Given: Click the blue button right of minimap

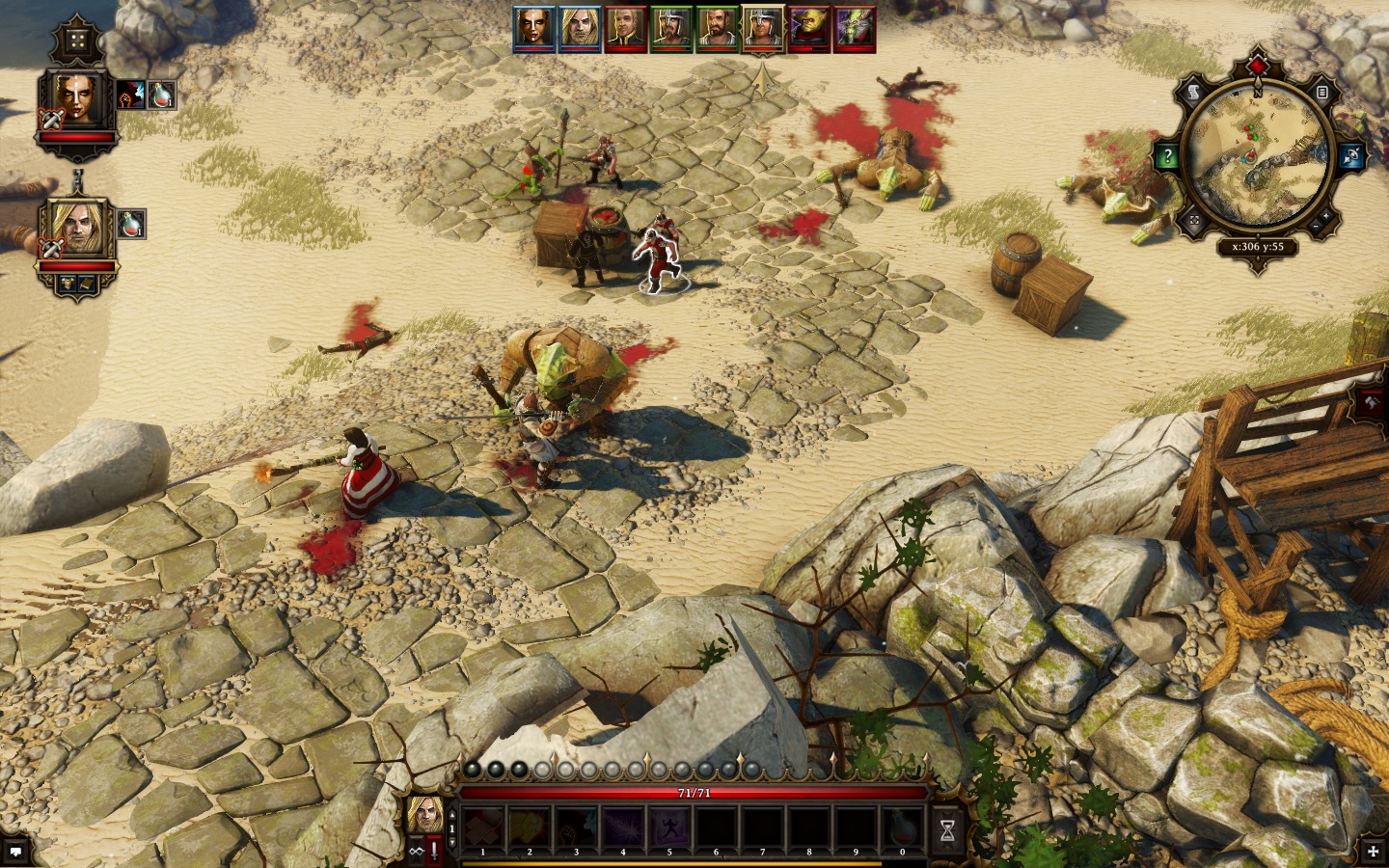Looking at the screenshot, I should 1350,156.
